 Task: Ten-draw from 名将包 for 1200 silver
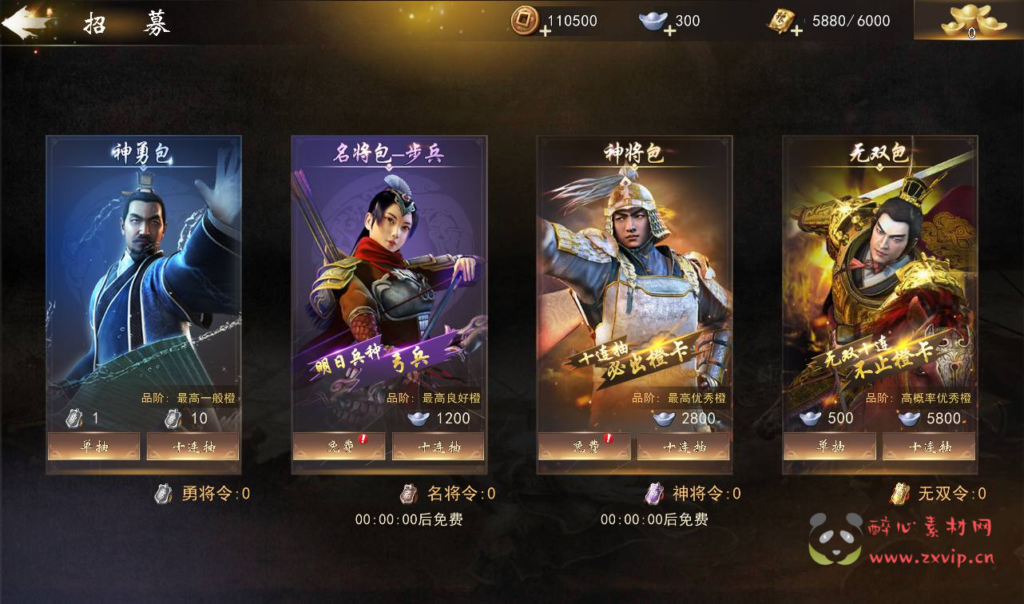click(x=438, y=447)
